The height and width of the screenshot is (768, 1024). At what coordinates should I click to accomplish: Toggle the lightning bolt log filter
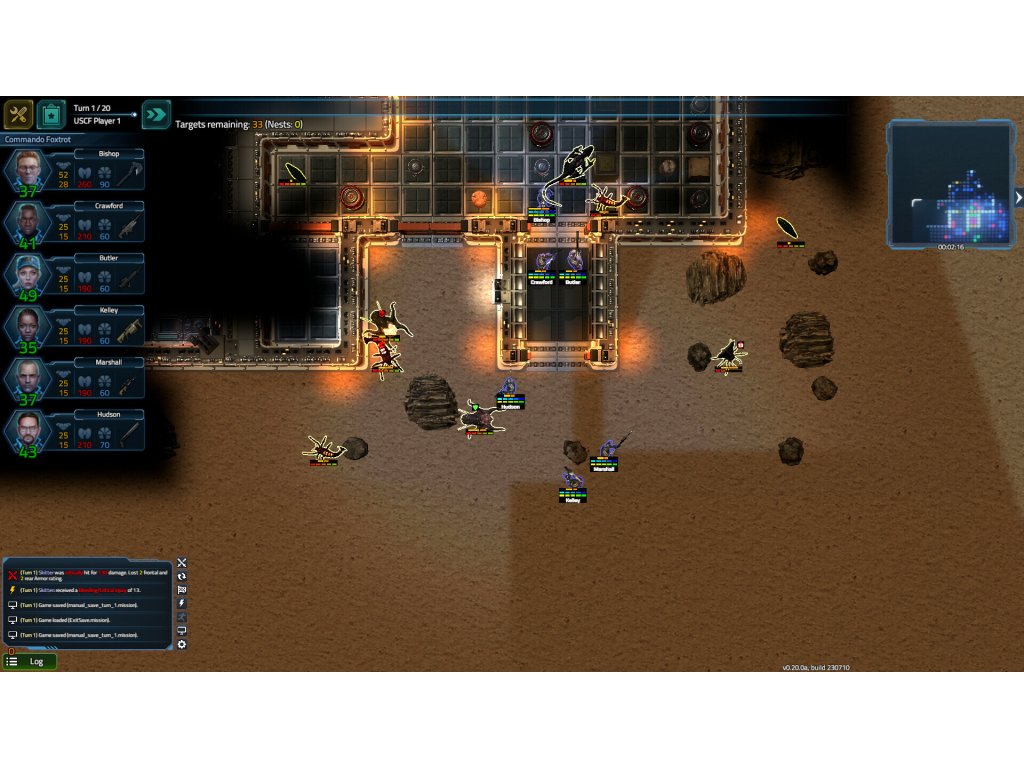pos(182,603)
